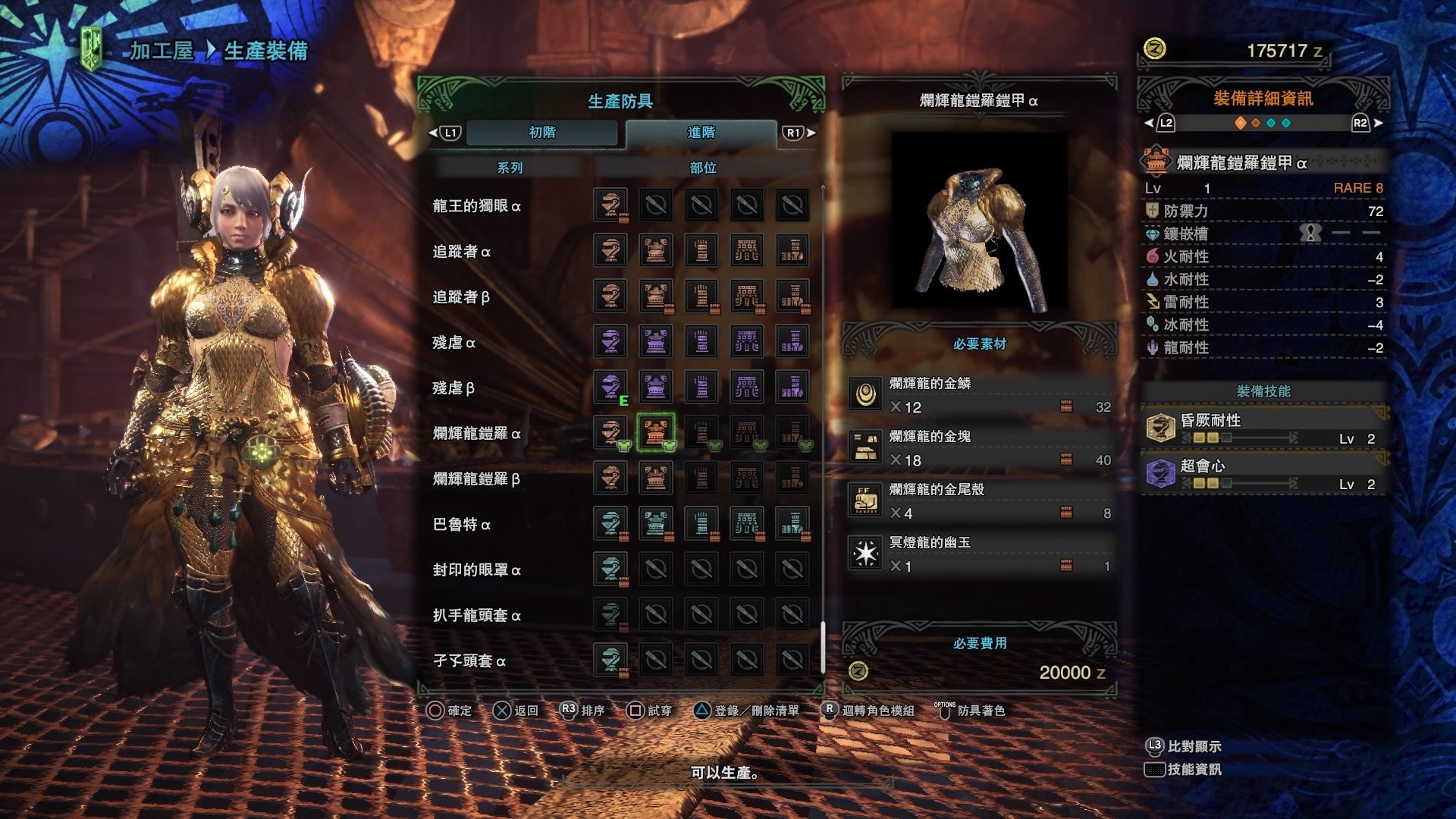The height and width of the screenshot is (819, 1456).
Task: Open the 昏厥耐性 skill entry
Action: (1263, 428)
